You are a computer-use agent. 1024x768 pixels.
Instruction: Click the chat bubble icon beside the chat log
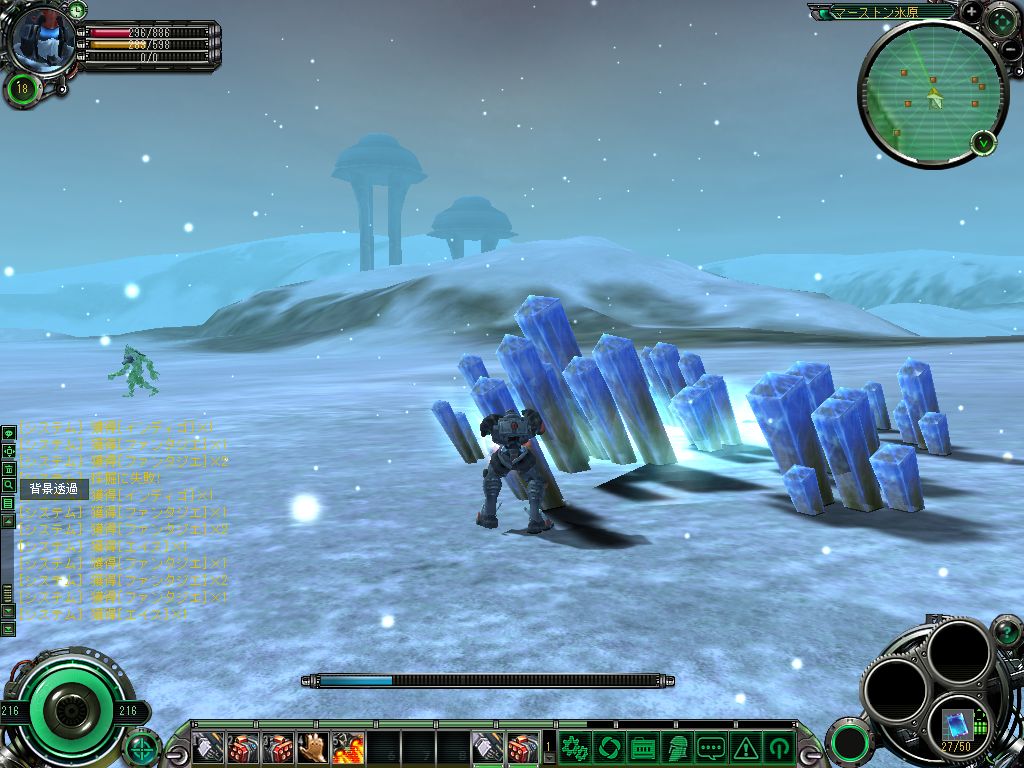click(x=8, y=433)
